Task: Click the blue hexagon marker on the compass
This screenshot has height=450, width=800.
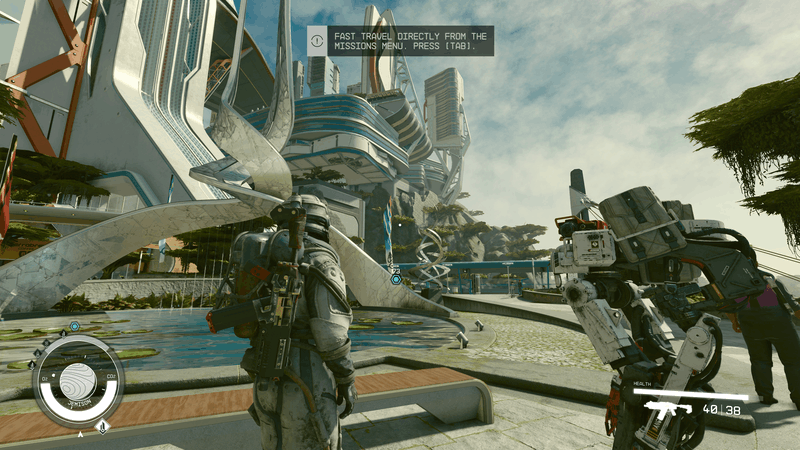Action: tap(75, 326)
